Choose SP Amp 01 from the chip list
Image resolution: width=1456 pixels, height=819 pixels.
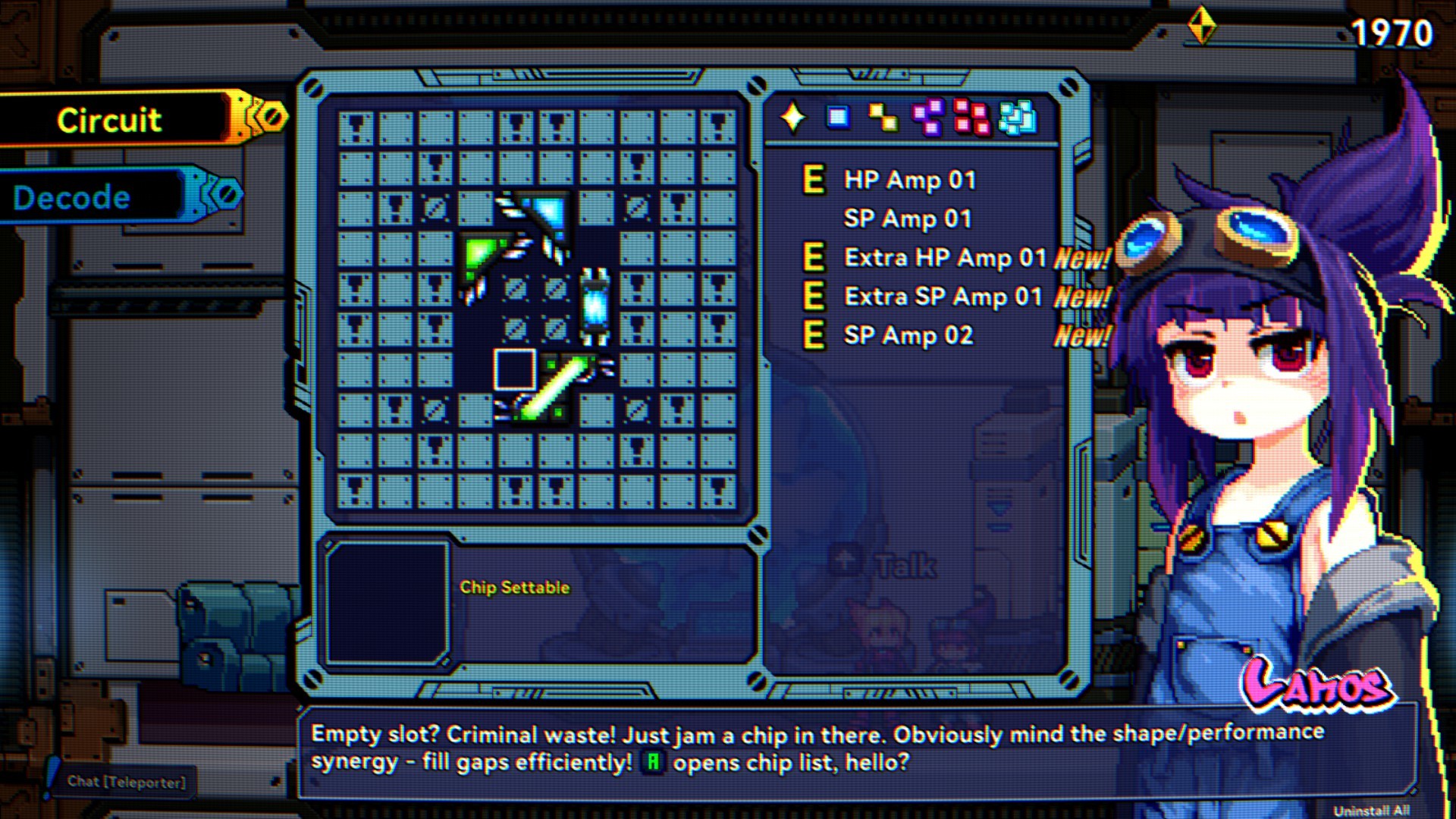(907, 219)
